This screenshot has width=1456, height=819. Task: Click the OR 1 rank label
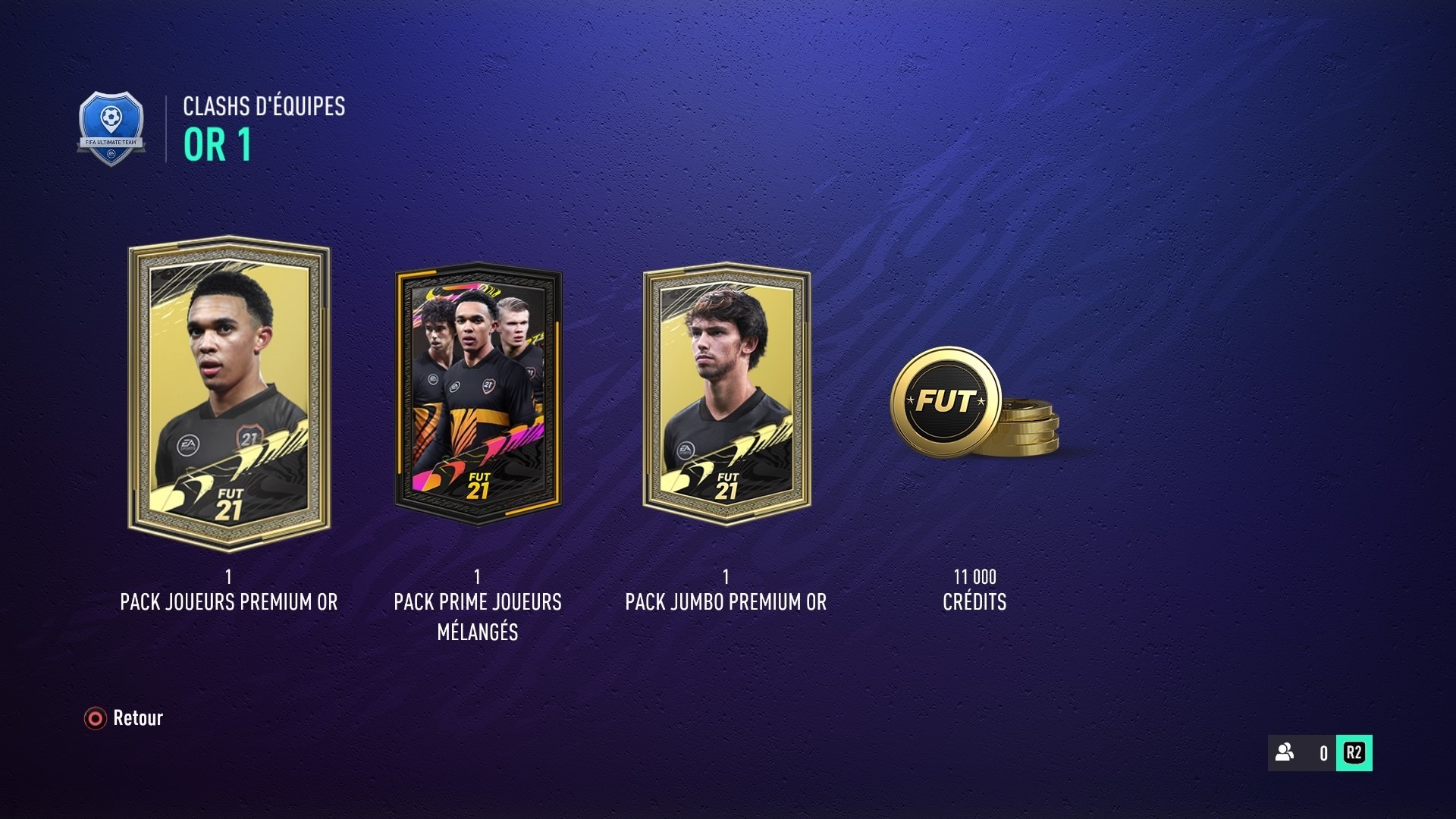215,143
